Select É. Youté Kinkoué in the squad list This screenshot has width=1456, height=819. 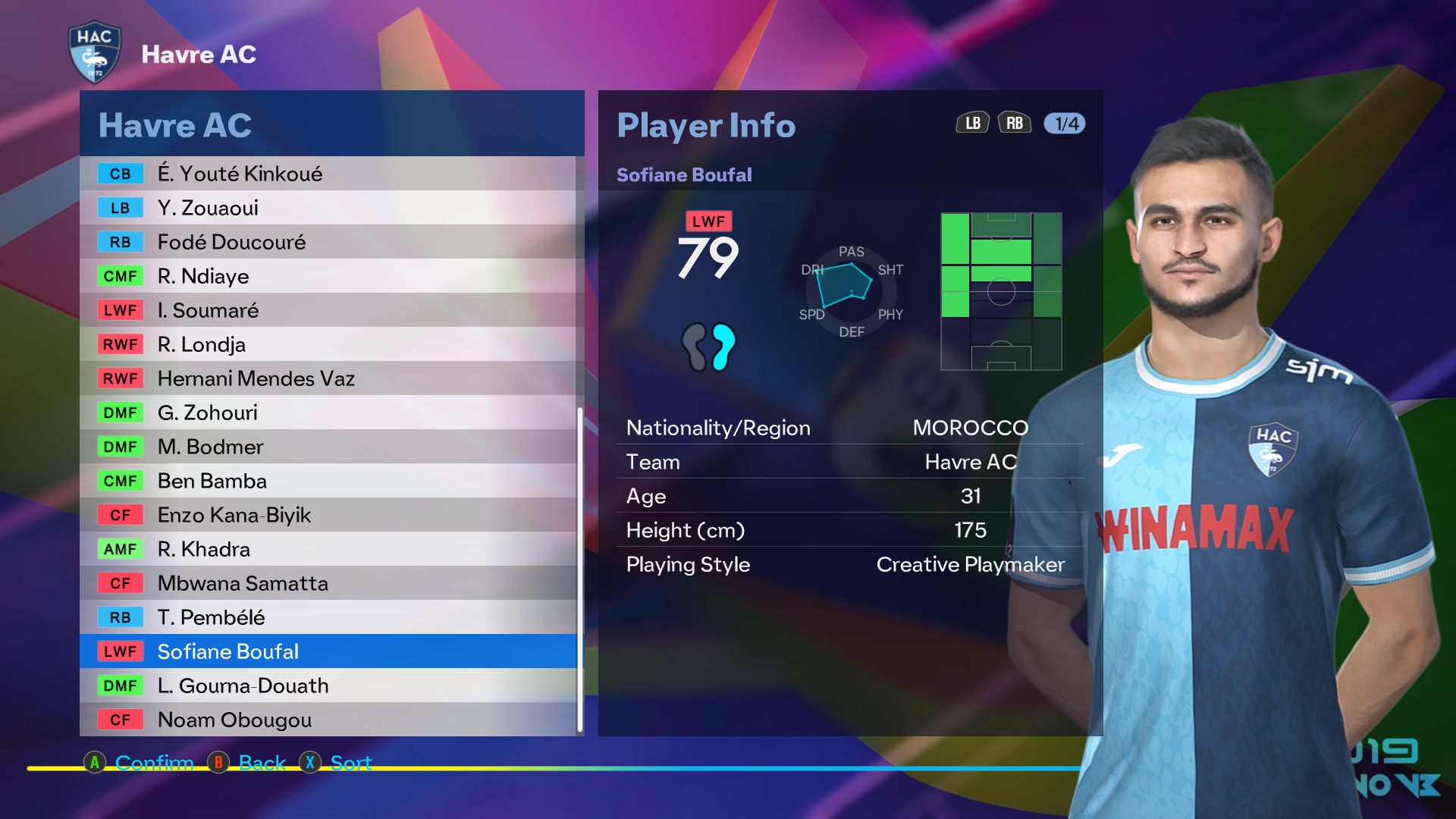(x=328, y=174)
